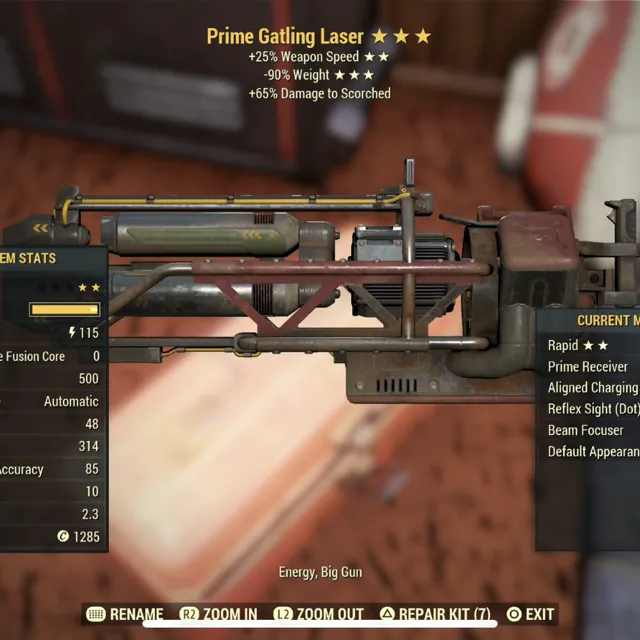Activate the Zoom Out option
This screenshot has width=640, height=640.
pyautogui.click(x=319, y=614)
